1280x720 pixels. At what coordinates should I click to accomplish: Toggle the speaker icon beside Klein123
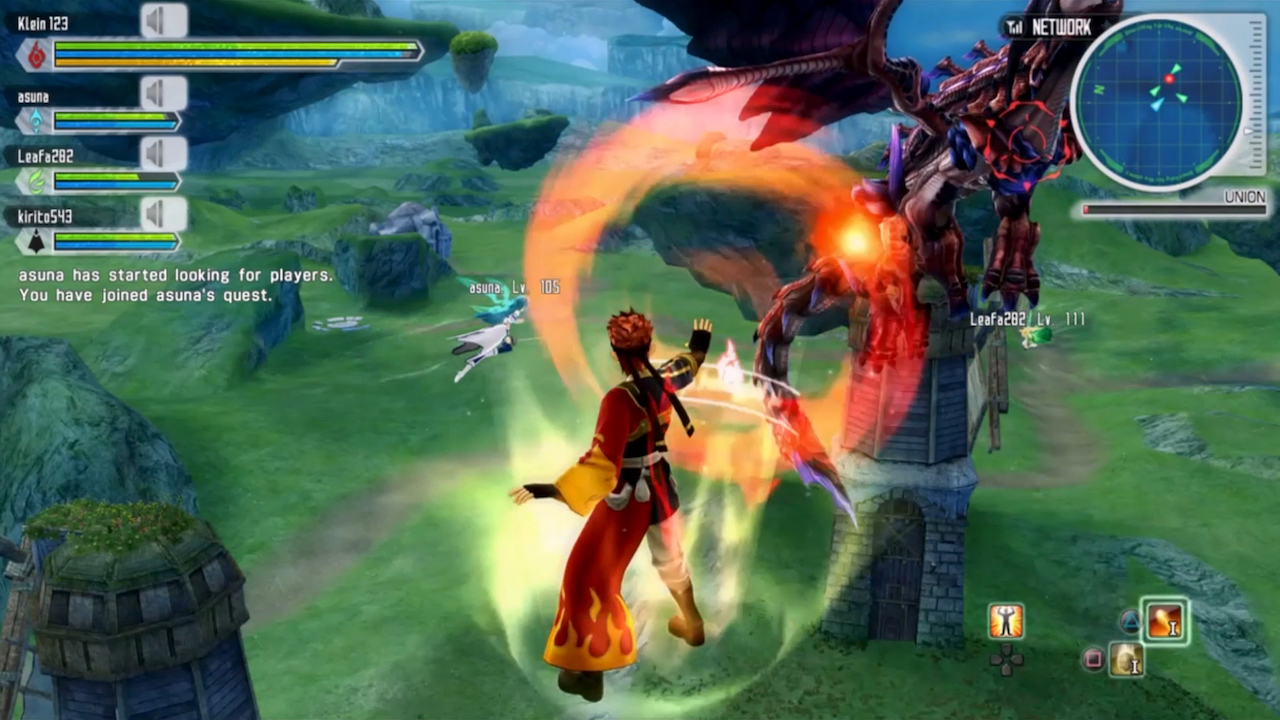pyautogui.click(x=163, y=20)
